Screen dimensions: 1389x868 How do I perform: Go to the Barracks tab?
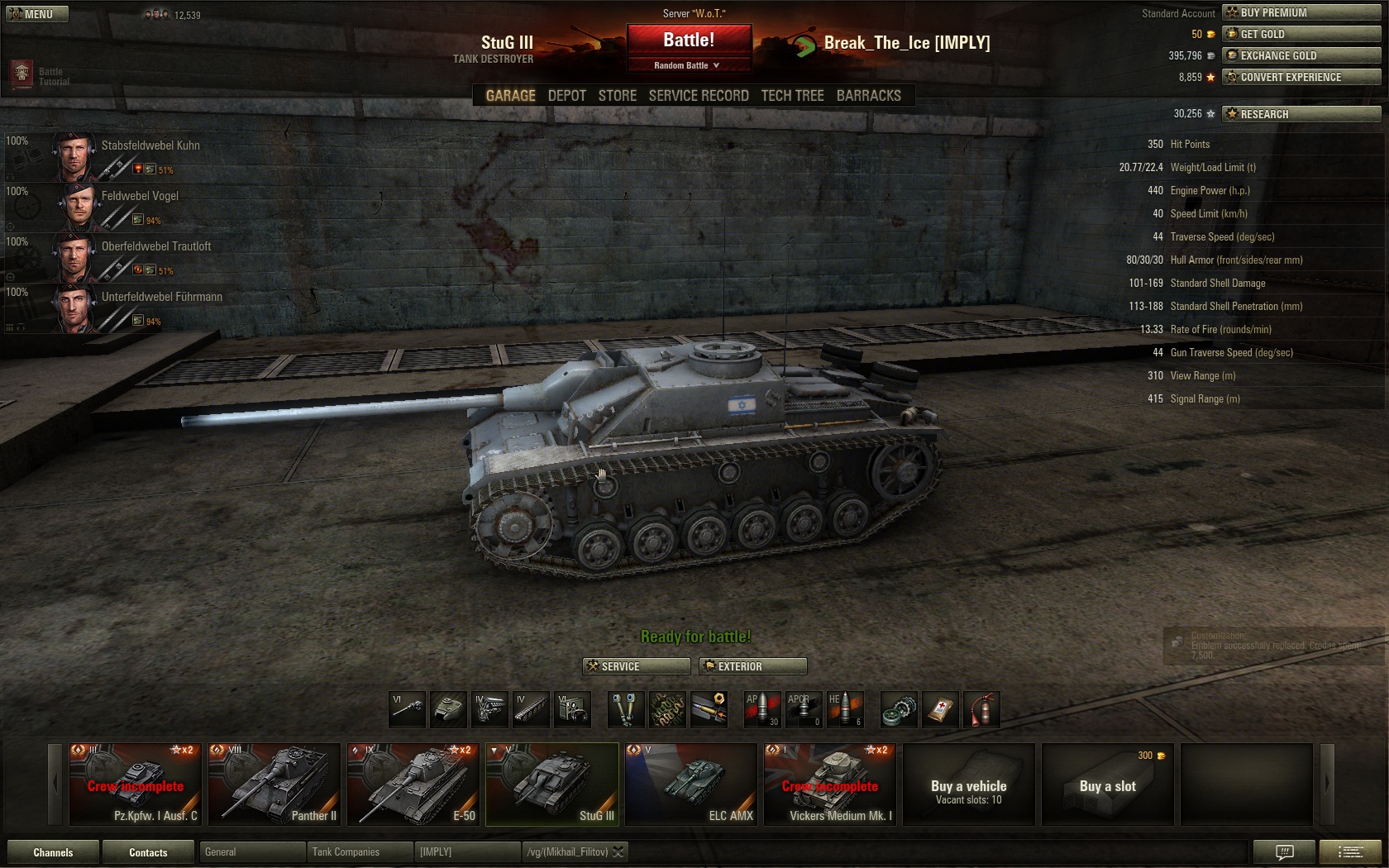point(868,96)
